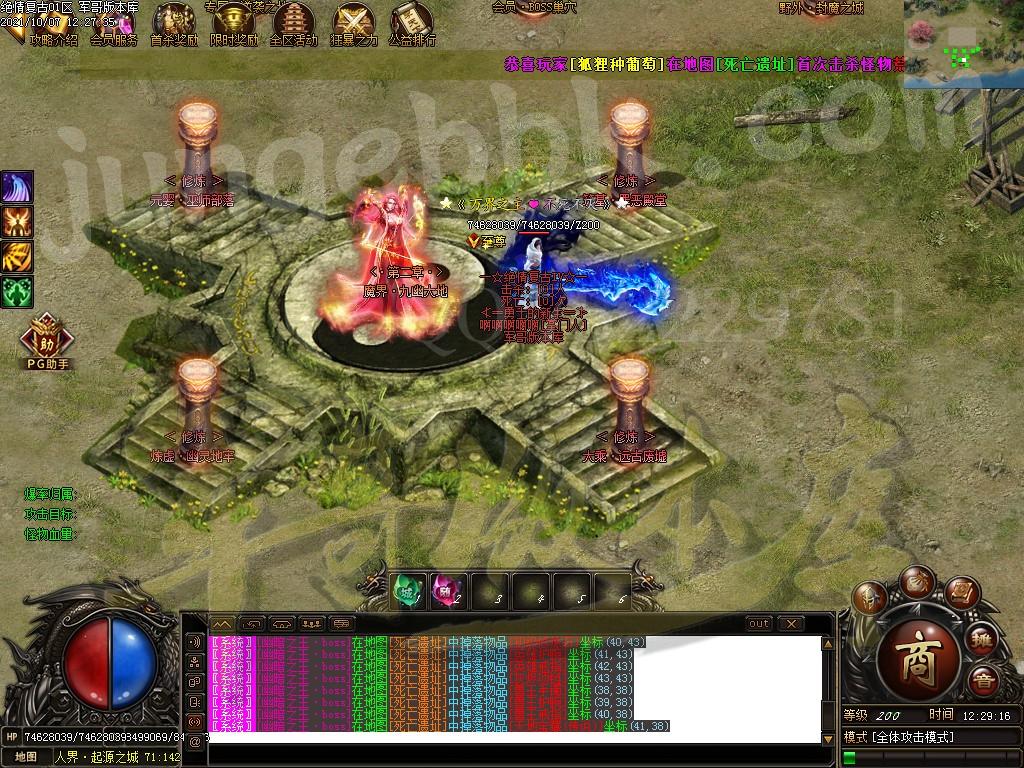Toggle the 音 sound button
The width and height of the screenshot is (1024, 768).
click(983, 680)
